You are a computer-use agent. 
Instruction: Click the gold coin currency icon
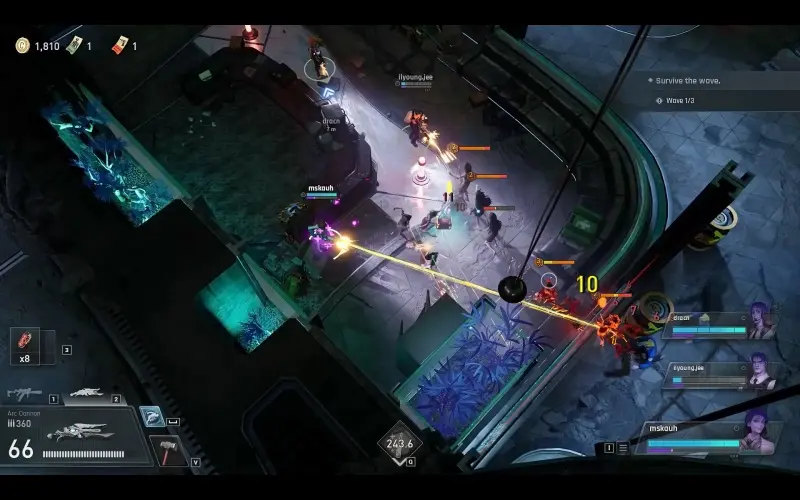pyautogui.click(x=22, y=45)
